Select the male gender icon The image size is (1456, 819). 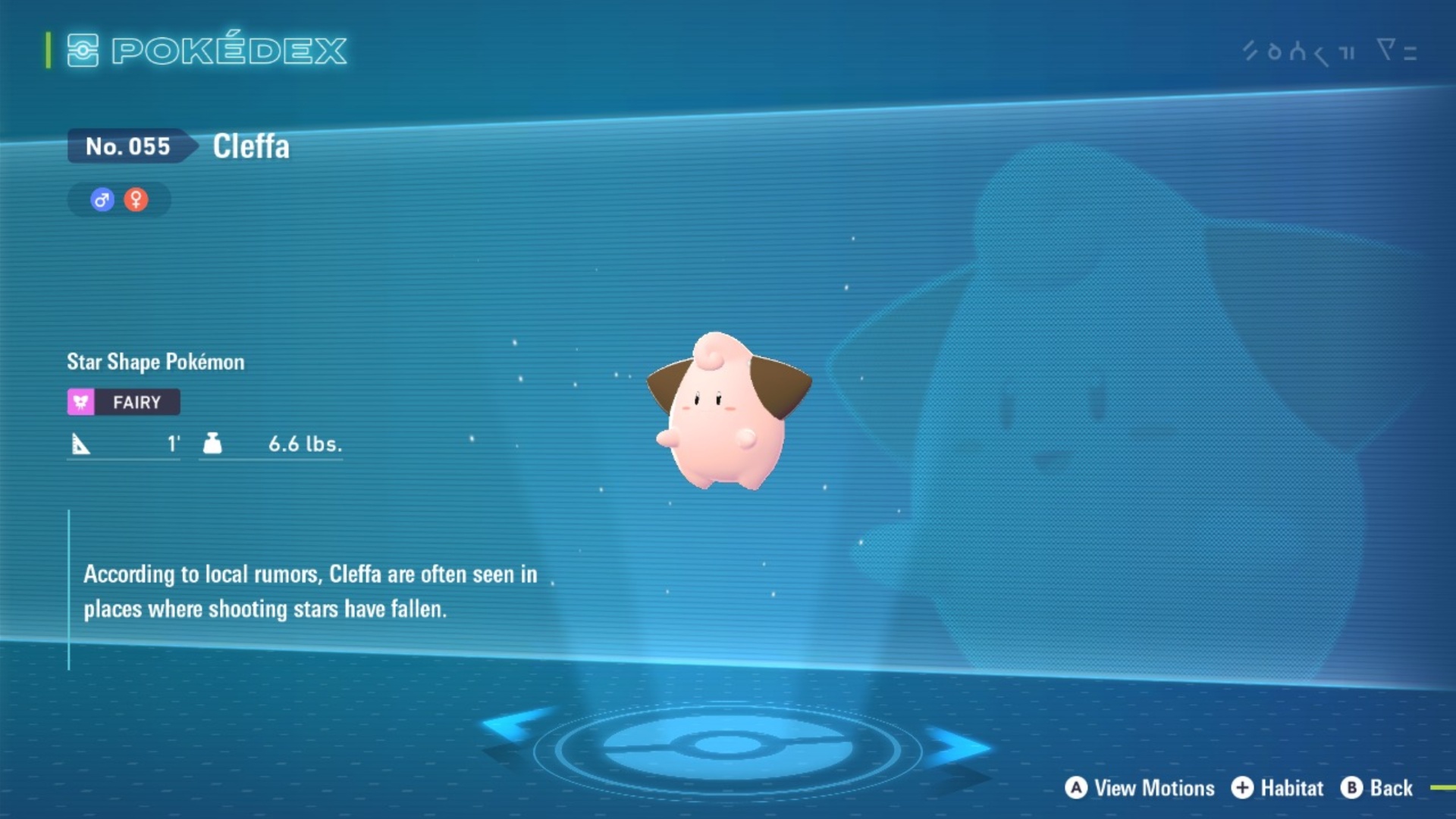102,199
